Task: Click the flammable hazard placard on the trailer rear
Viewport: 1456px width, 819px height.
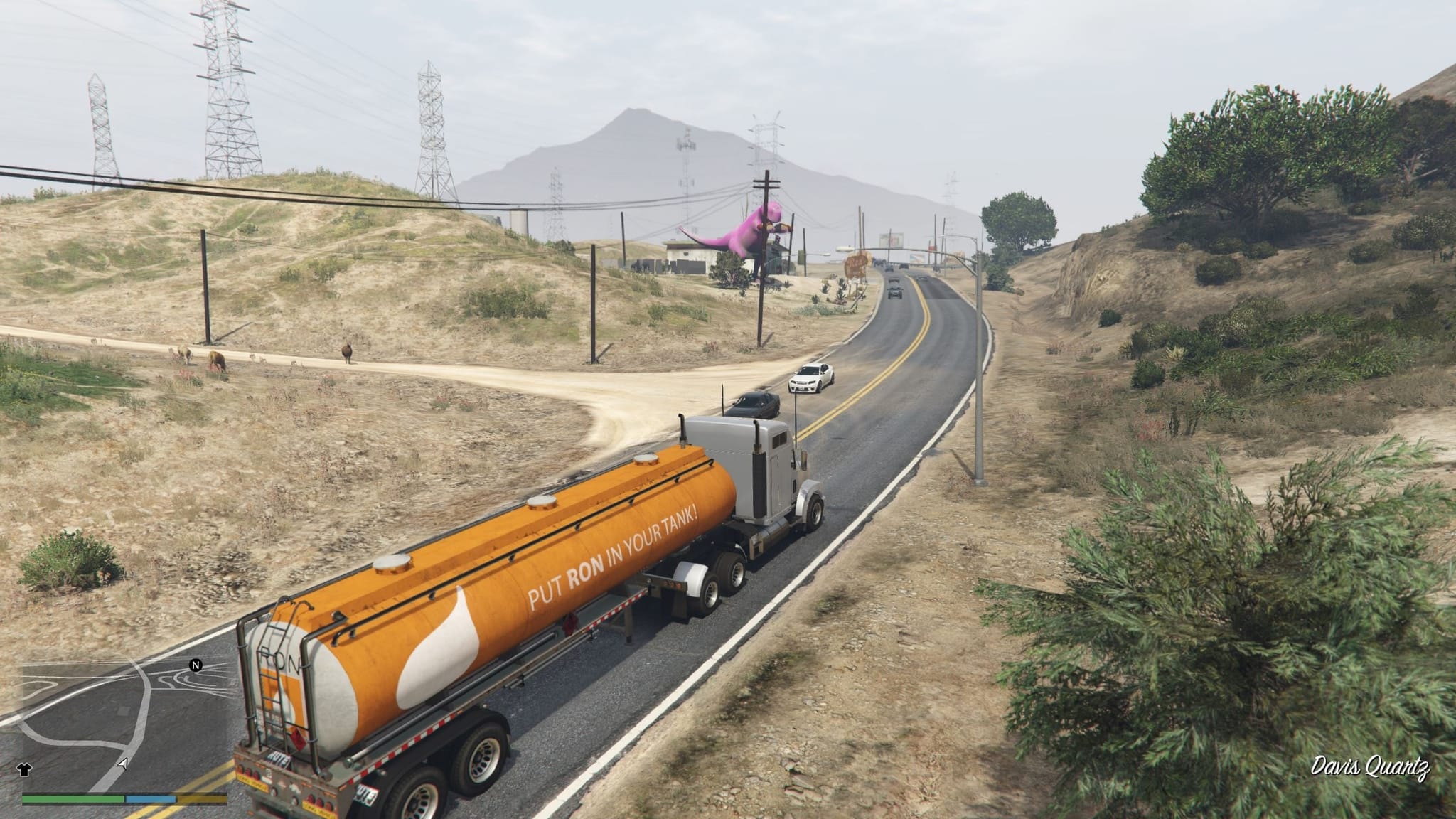Action: (x=299, y=739)
